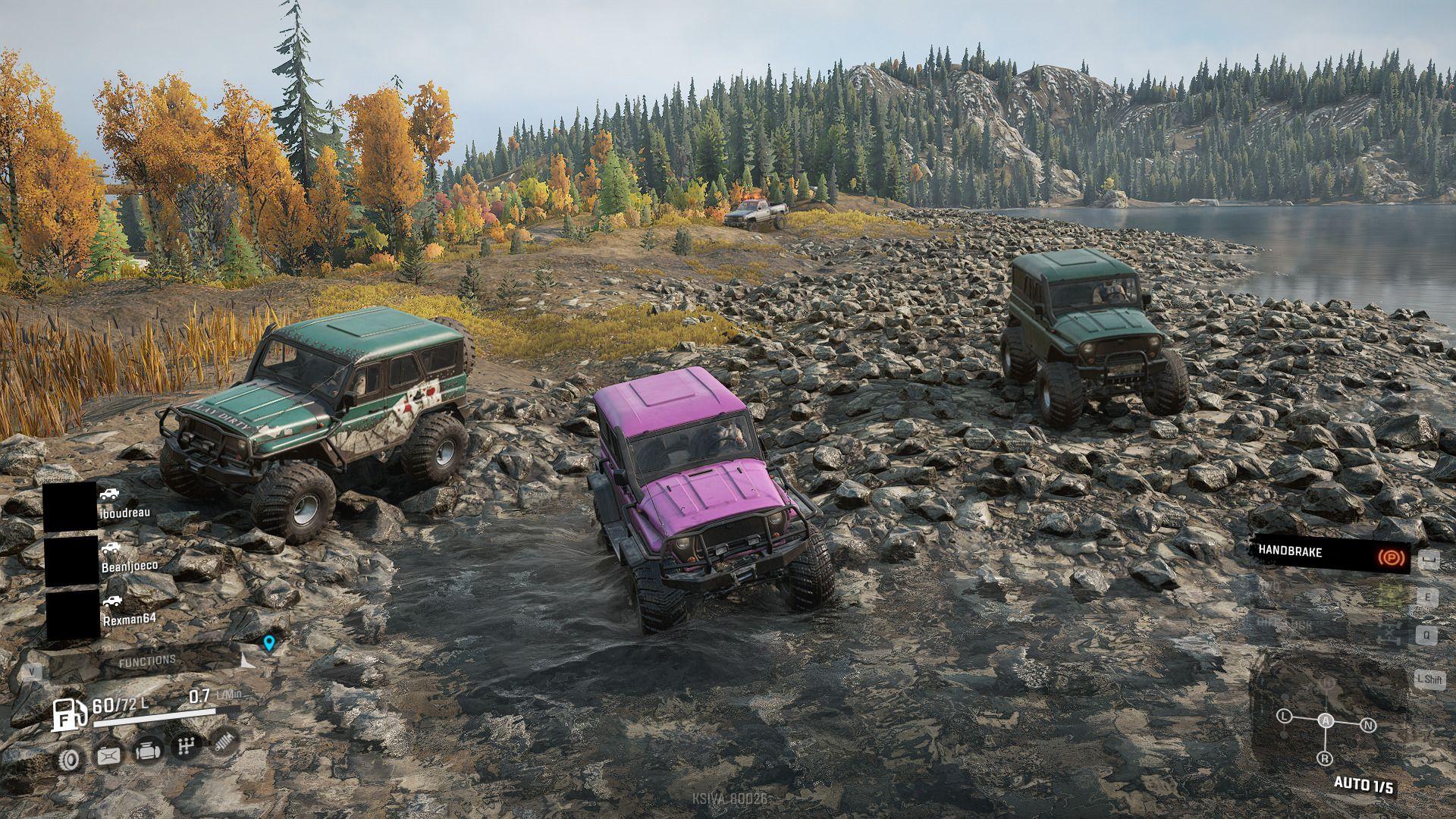1456x819 pixels.
Task: Select the A auto gear node
Action: tap(1326, 720)
